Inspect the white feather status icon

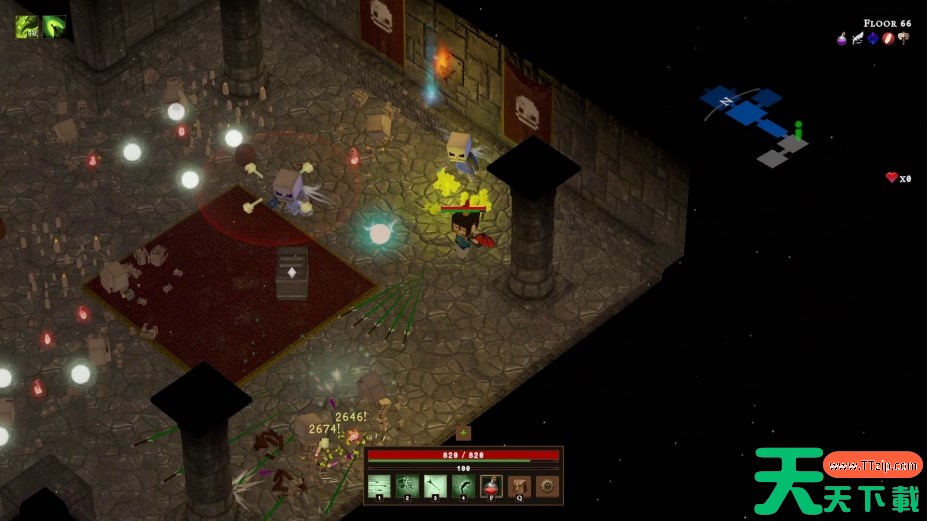point(857,39)
